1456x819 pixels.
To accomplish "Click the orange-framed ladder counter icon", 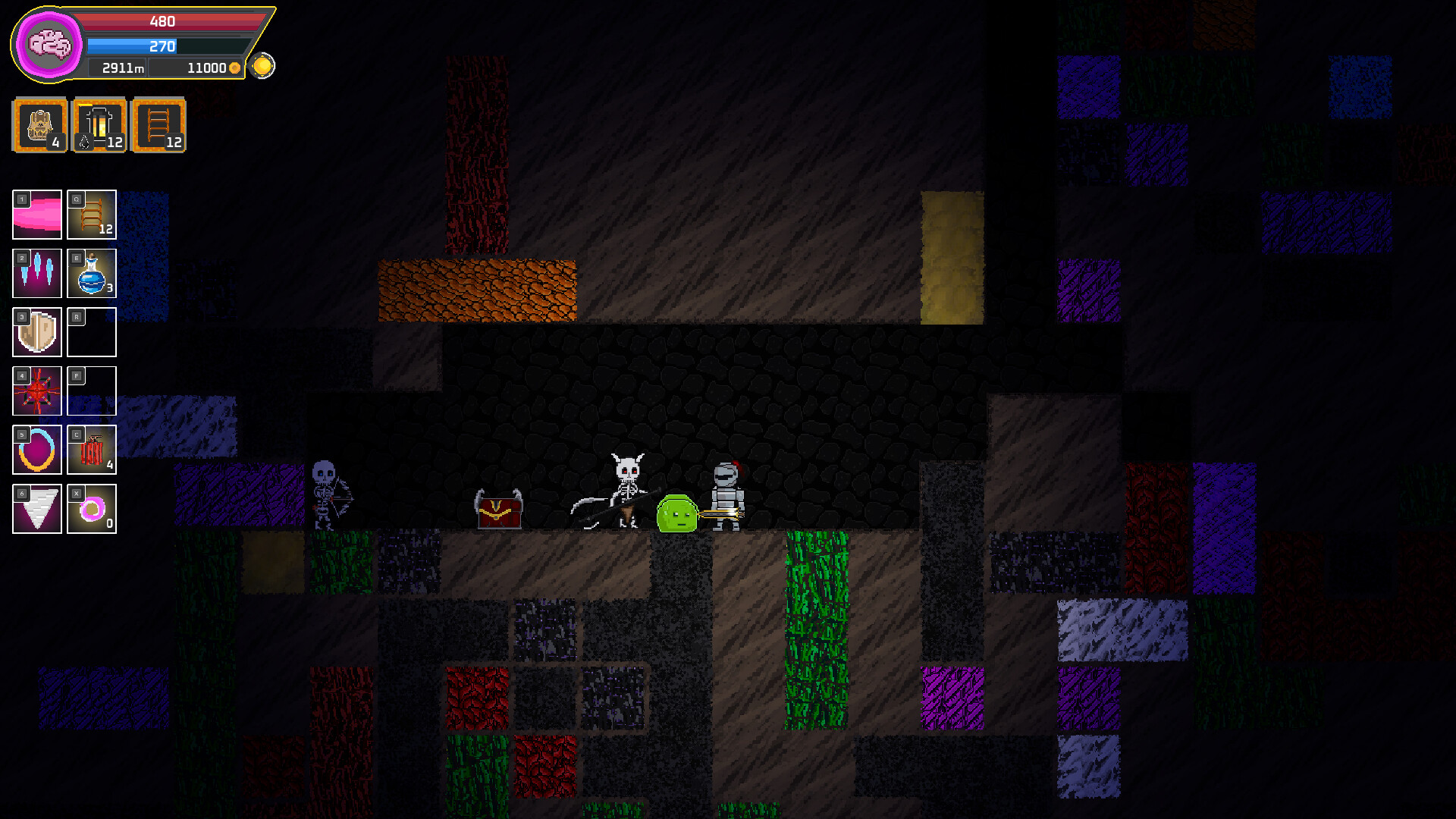I will point(158,125).
